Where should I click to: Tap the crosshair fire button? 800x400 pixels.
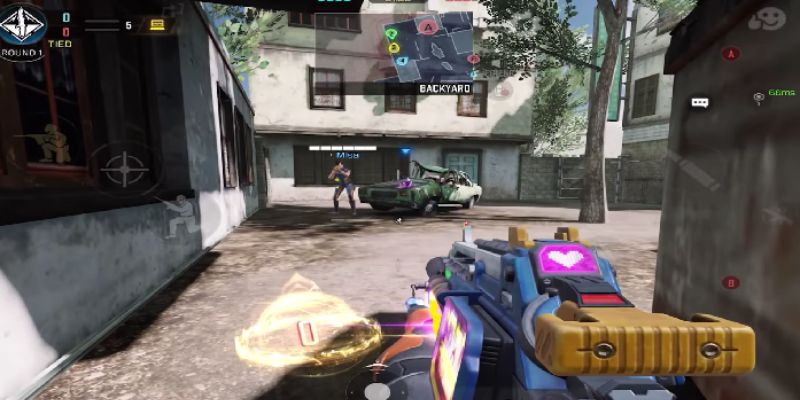pyautogui.click(x=125, y=167)
